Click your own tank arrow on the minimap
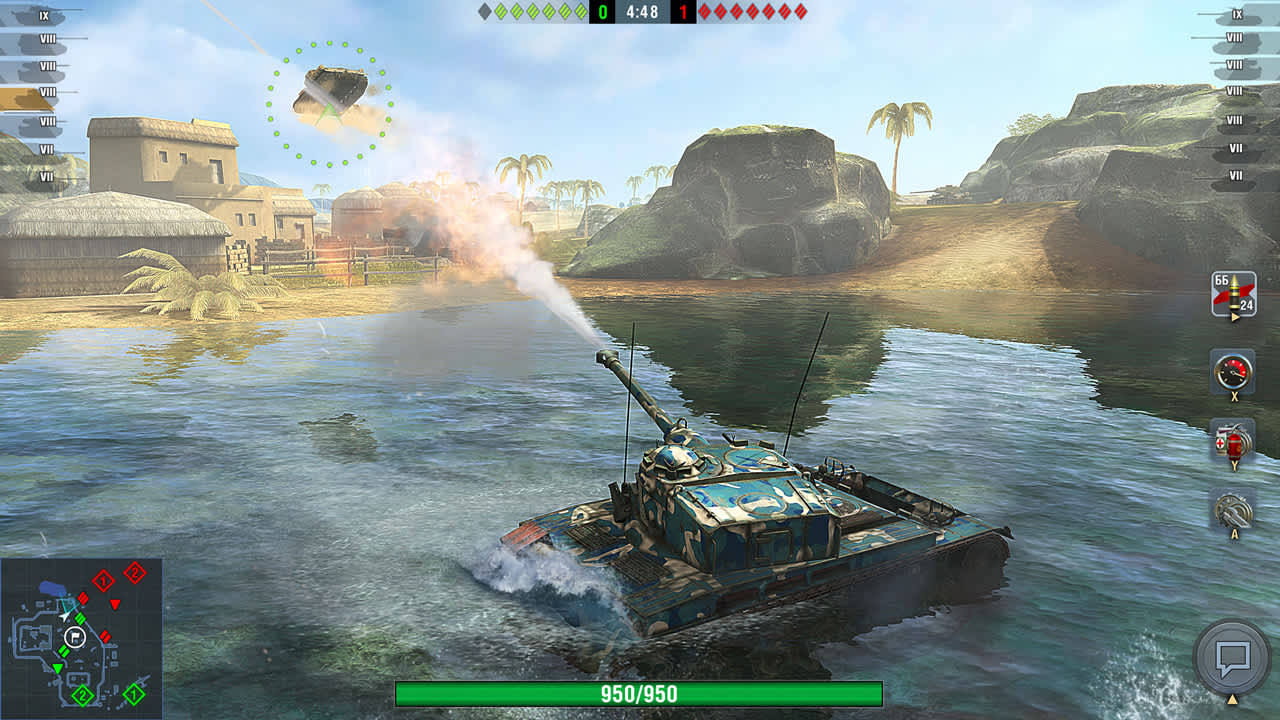Screen dimensions: 1280x720 click(x=64, y=616)
